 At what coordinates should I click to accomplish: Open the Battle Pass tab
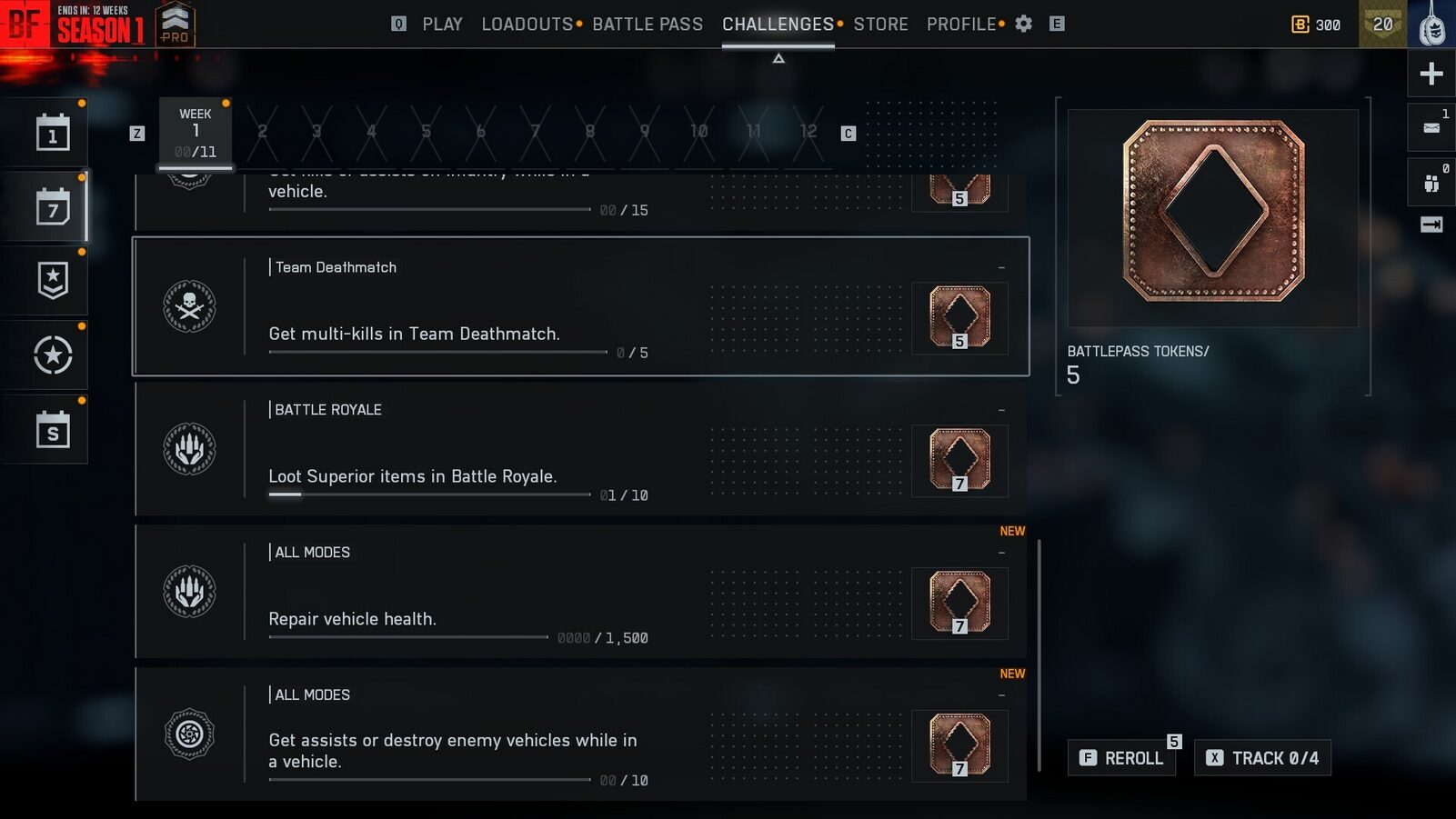[647, 25]
